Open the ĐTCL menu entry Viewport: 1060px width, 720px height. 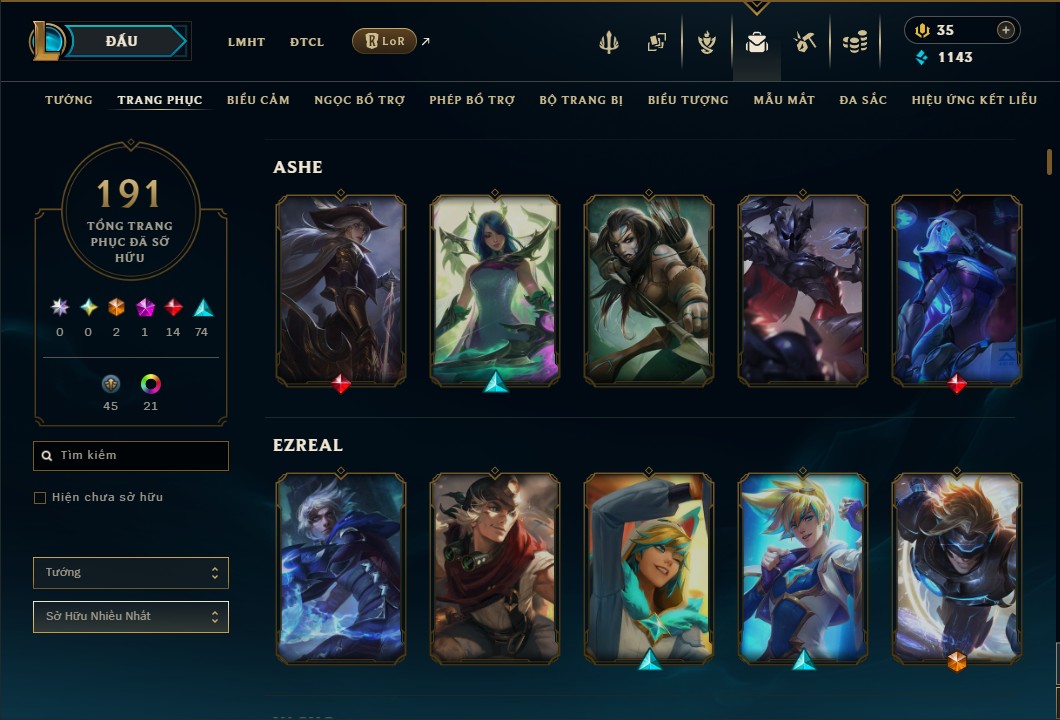pyautogui.click(x=307, y=42)
